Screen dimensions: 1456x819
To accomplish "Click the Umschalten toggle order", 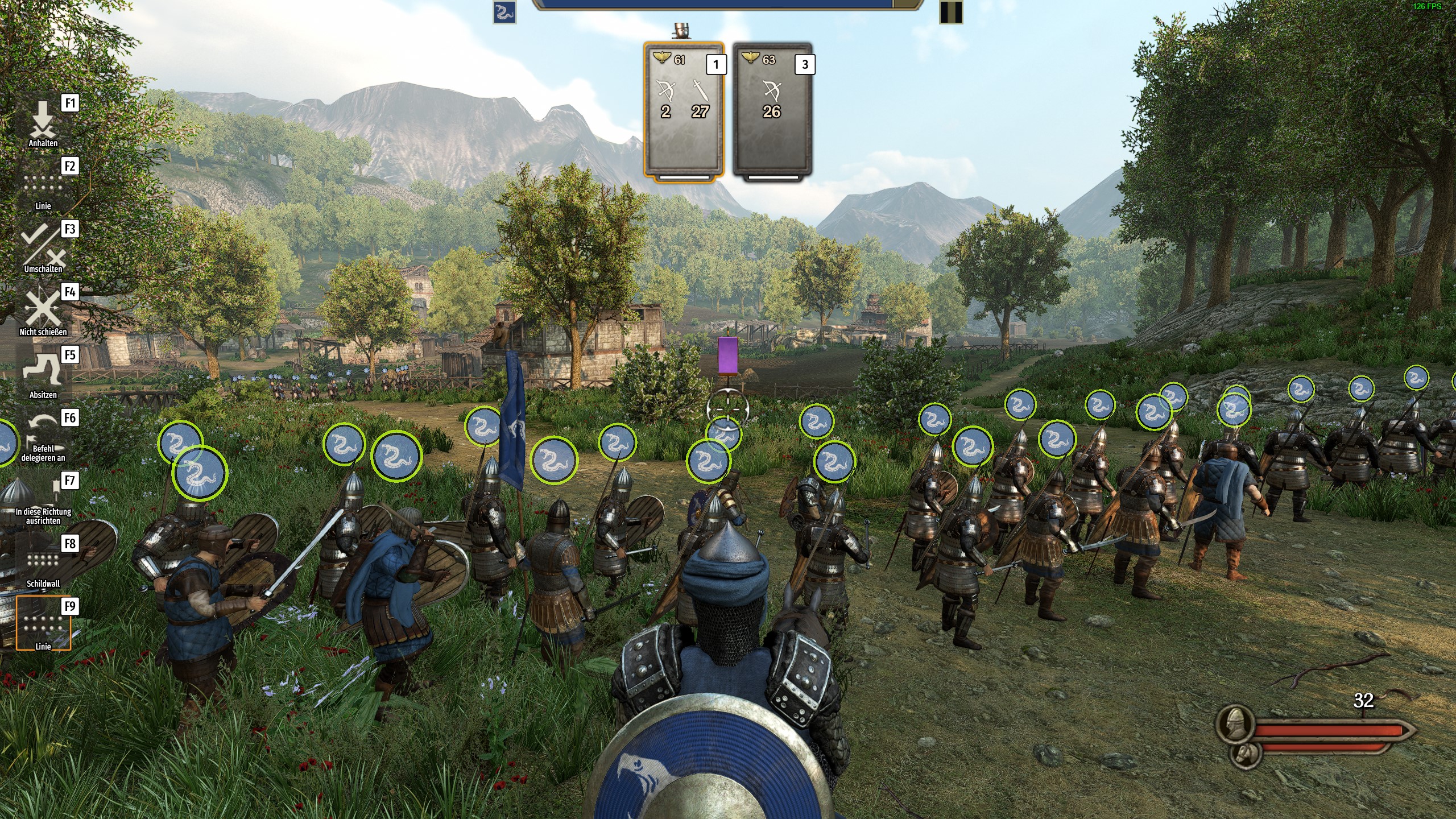I will pos(43,248).
